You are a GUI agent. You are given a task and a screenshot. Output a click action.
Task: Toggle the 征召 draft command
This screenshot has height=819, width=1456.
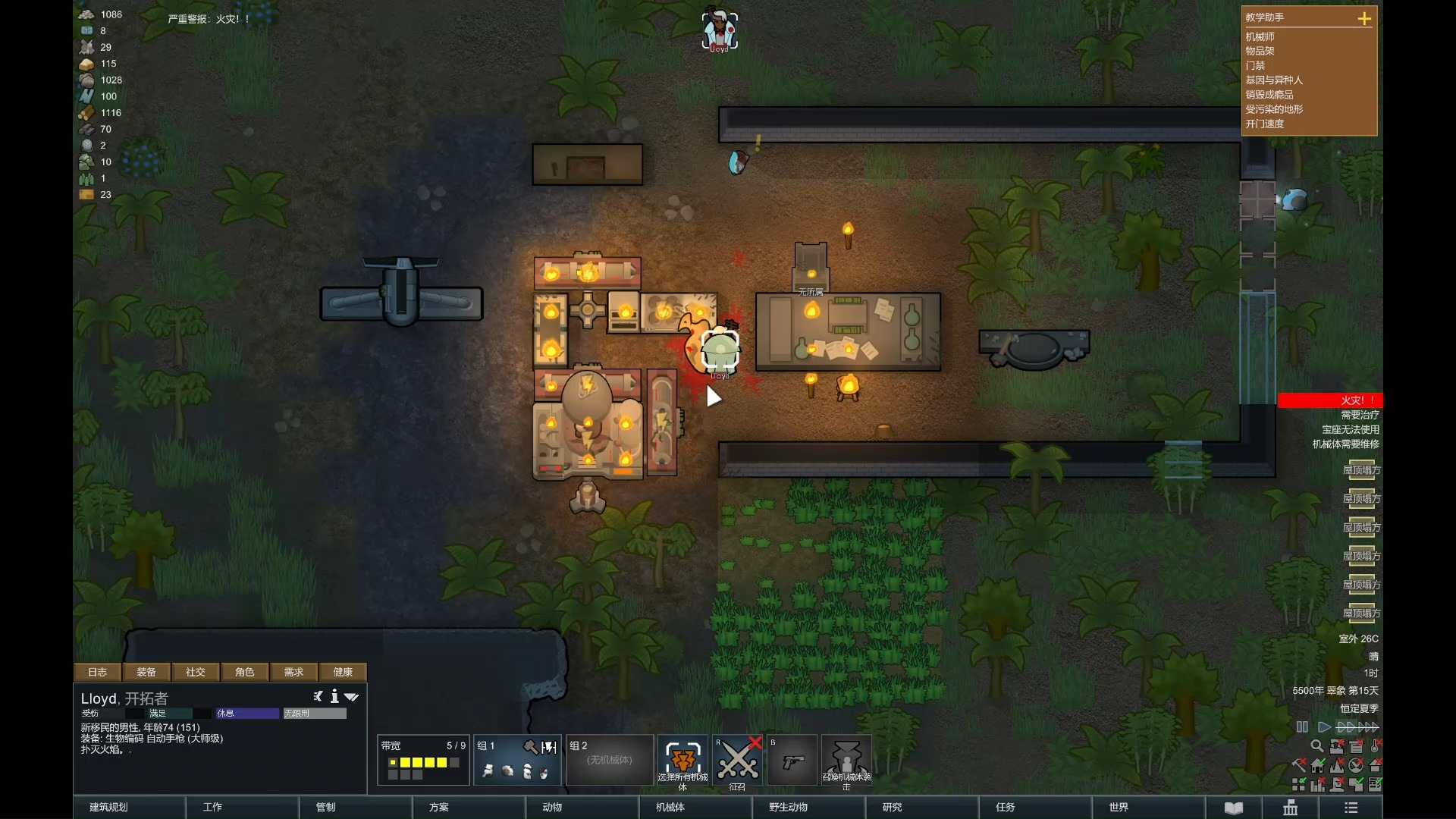click(x=738, y=761)
